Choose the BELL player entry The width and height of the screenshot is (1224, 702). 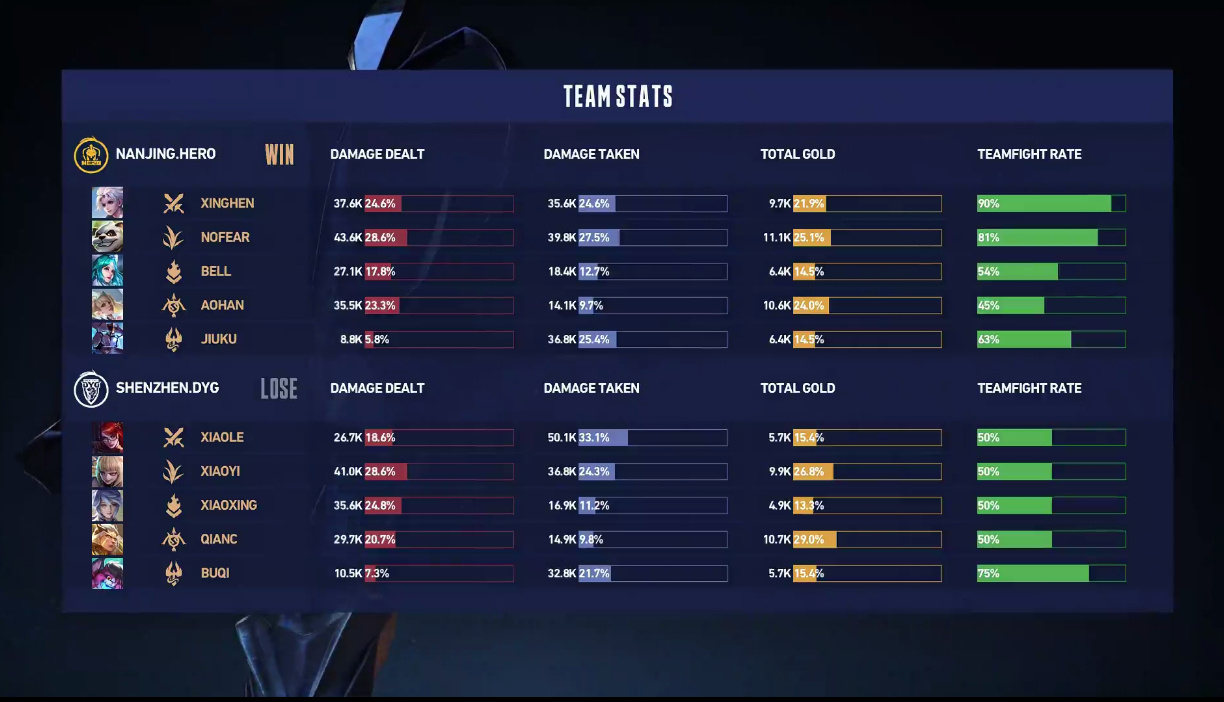click(215, 271)
